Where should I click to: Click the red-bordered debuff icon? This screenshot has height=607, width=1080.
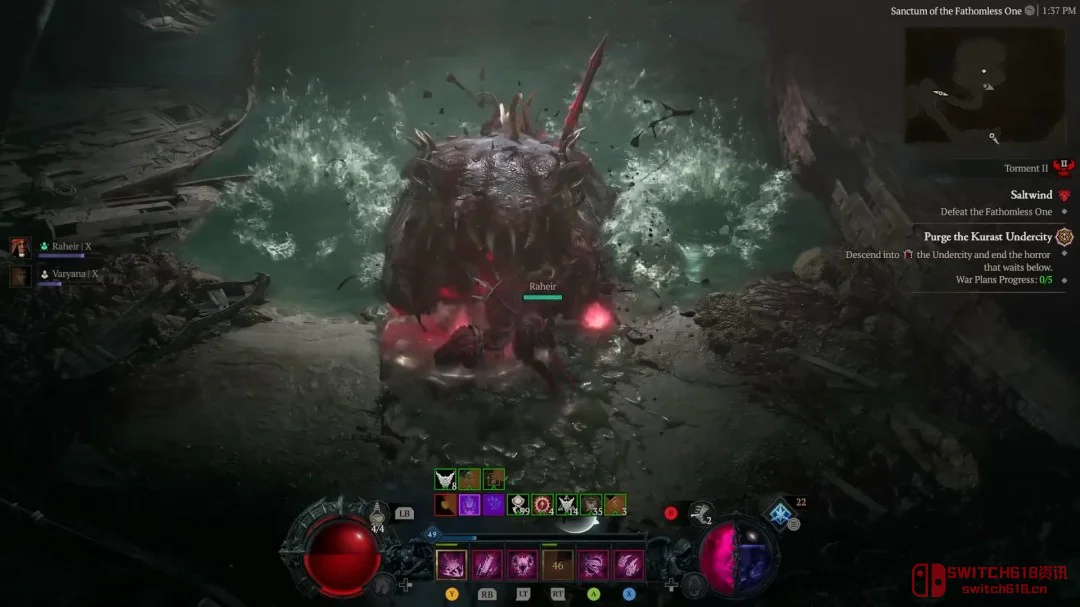coord(445,504)
